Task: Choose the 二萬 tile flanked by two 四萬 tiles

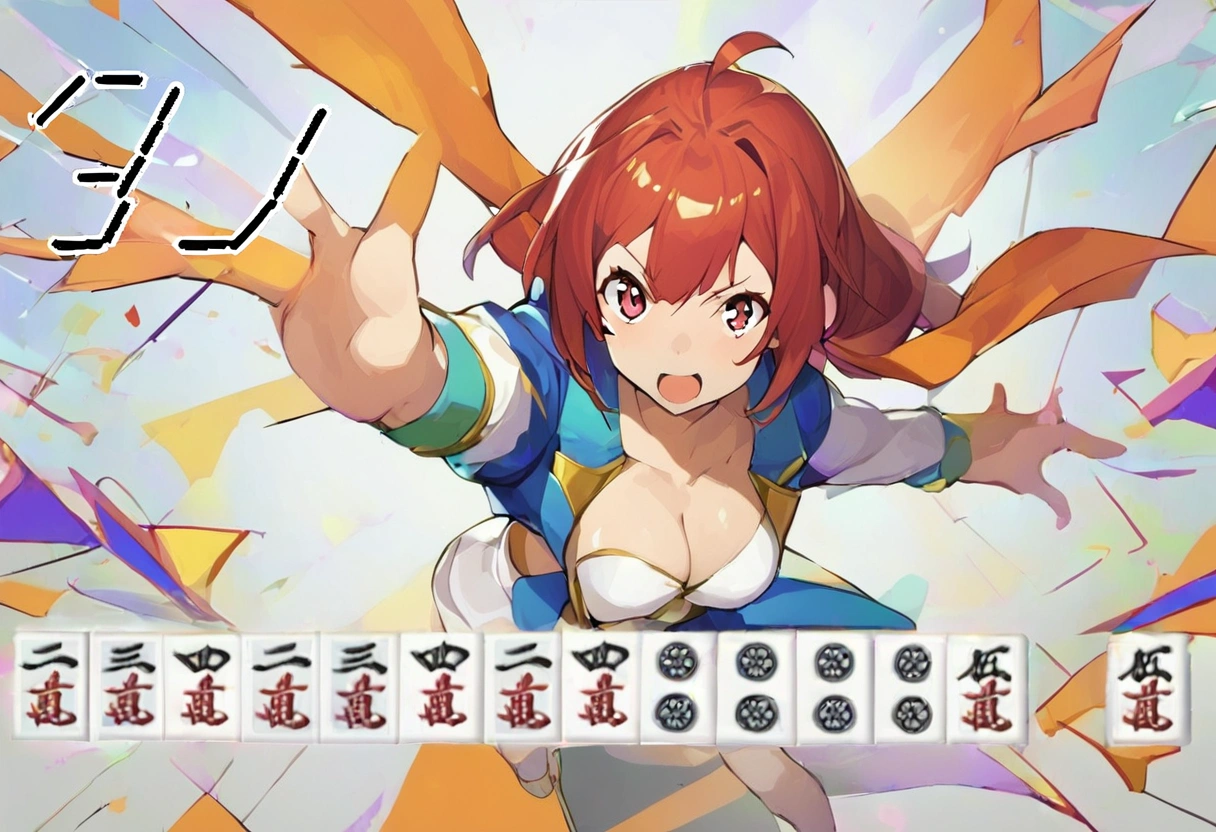Action: (x=522, y=689)
